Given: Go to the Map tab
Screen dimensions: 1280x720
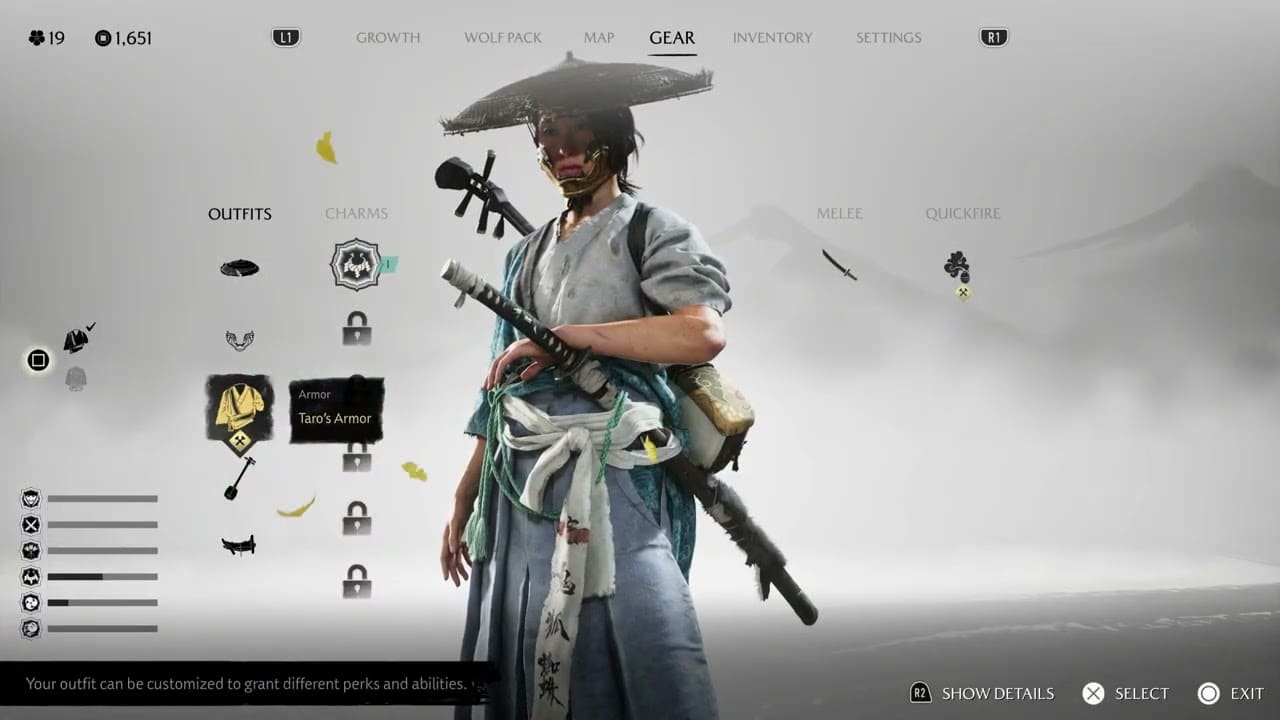Looking at the screenshot, I should [599, 38].
